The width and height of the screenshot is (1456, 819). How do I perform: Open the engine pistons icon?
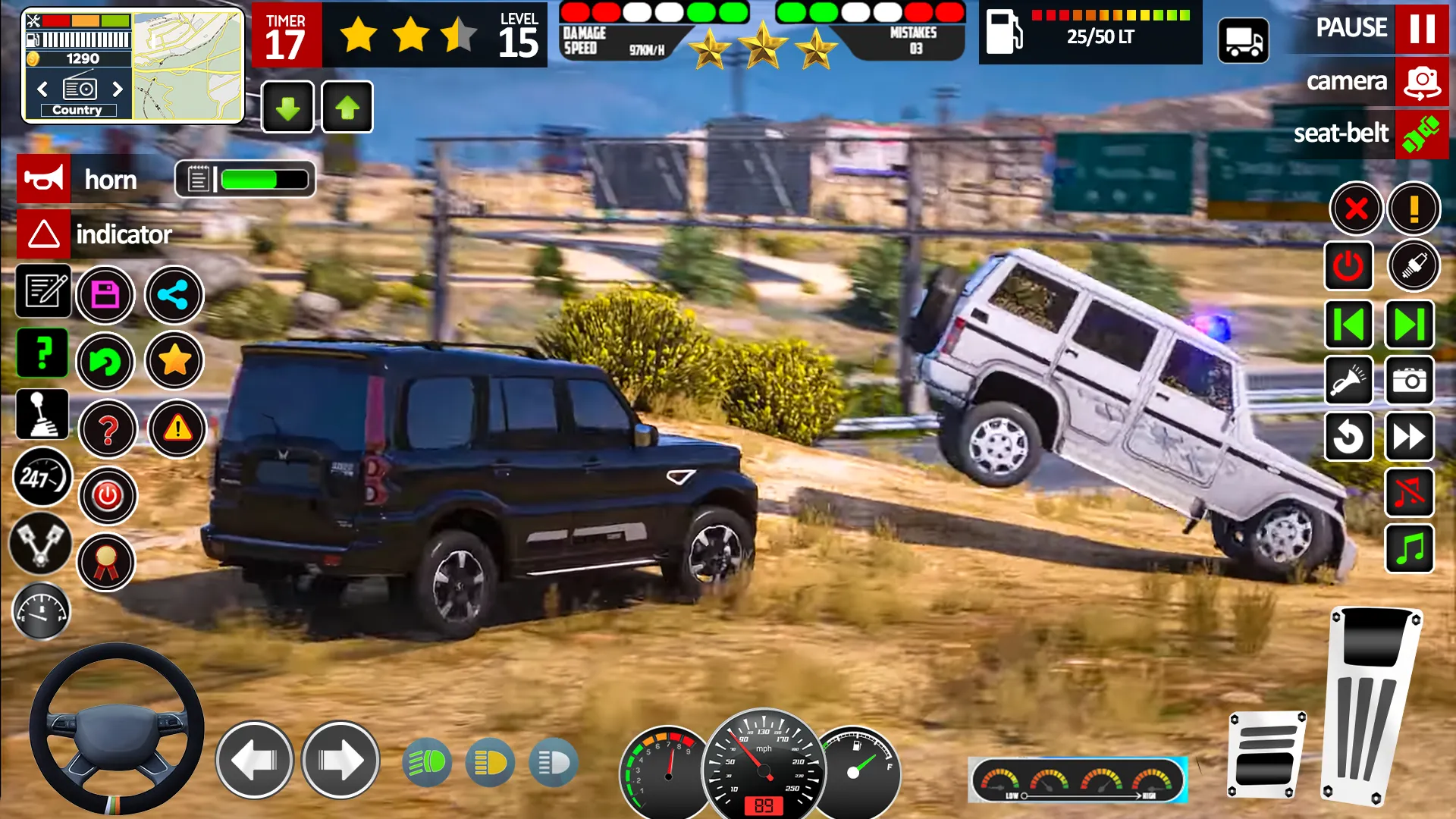(42, 544)
